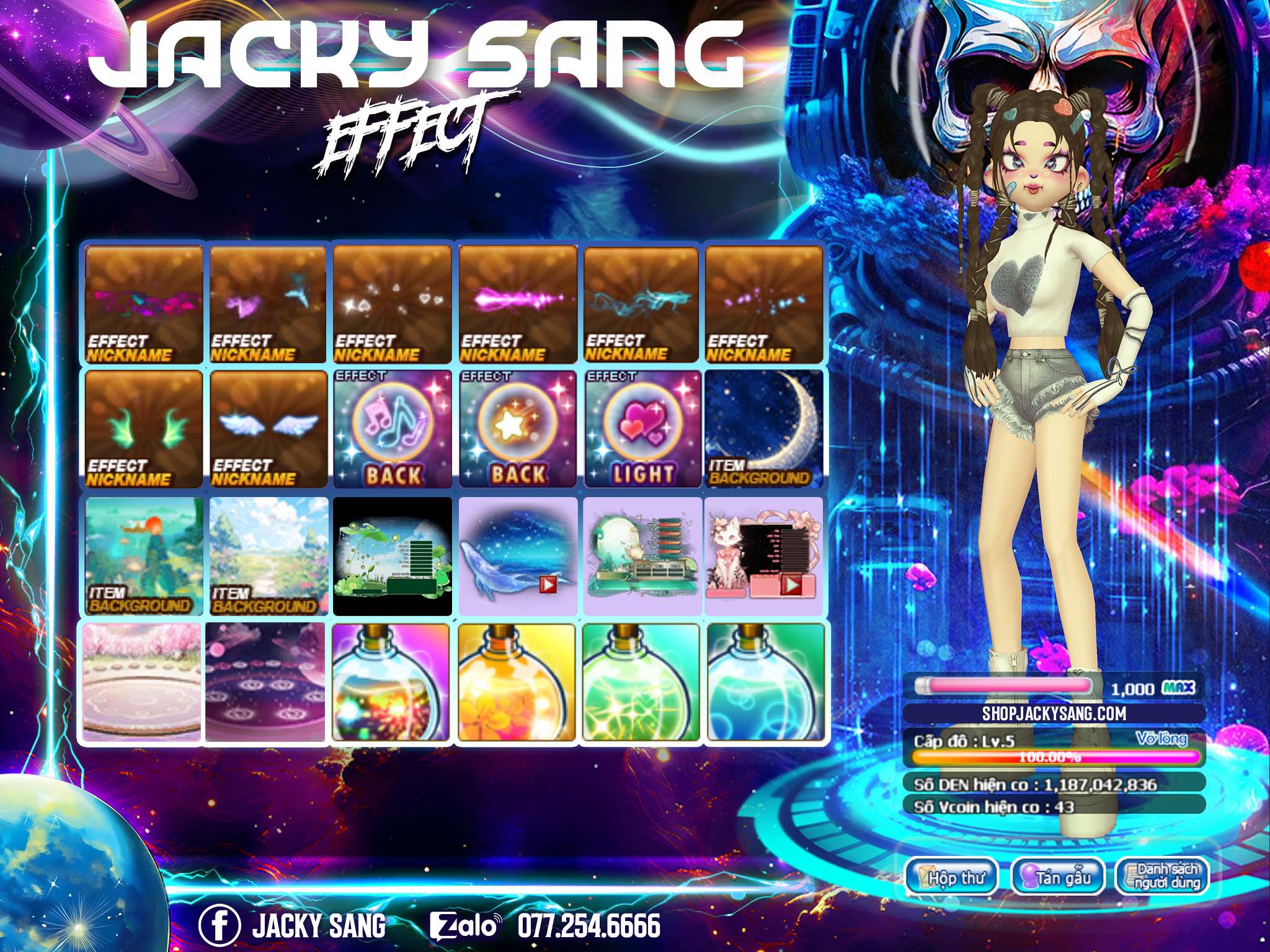Choose the shooting star Back effect
The width and height of the screenshot is (1270, 952).
(x=518, y=430)
